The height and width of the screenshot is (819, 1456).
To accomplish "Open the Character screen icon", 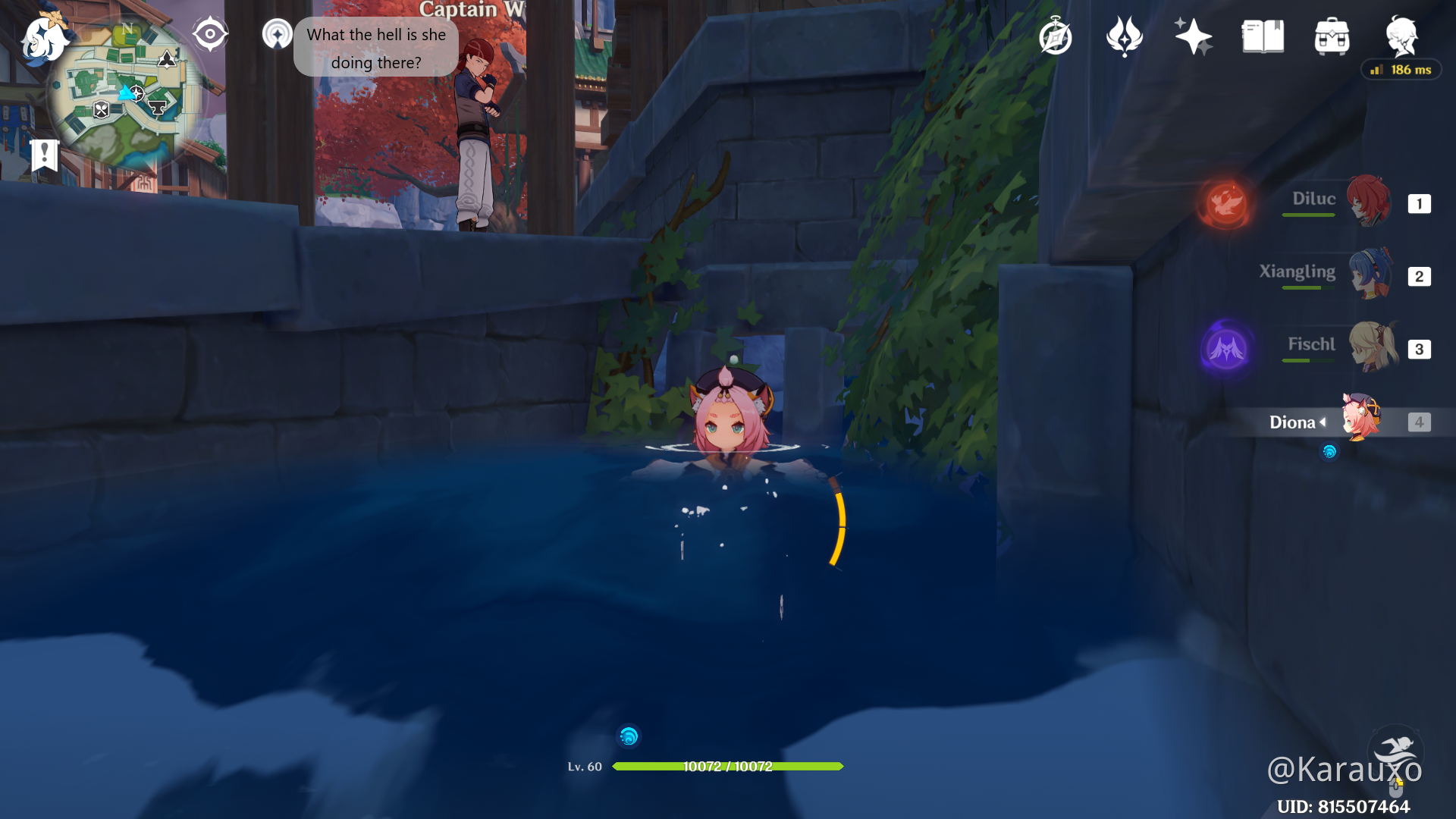I will pos(1401,35).
